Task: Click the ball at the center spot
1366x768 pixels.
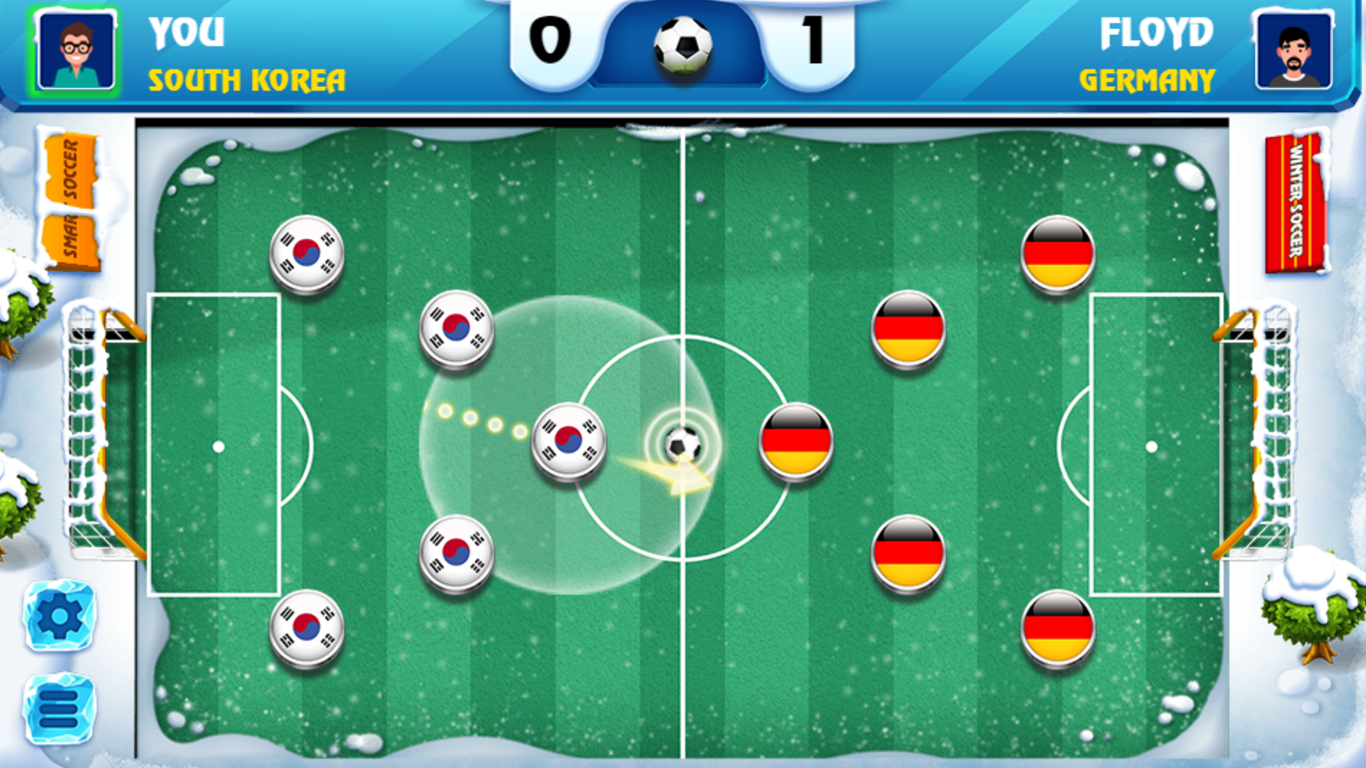Action: (683, 441)
